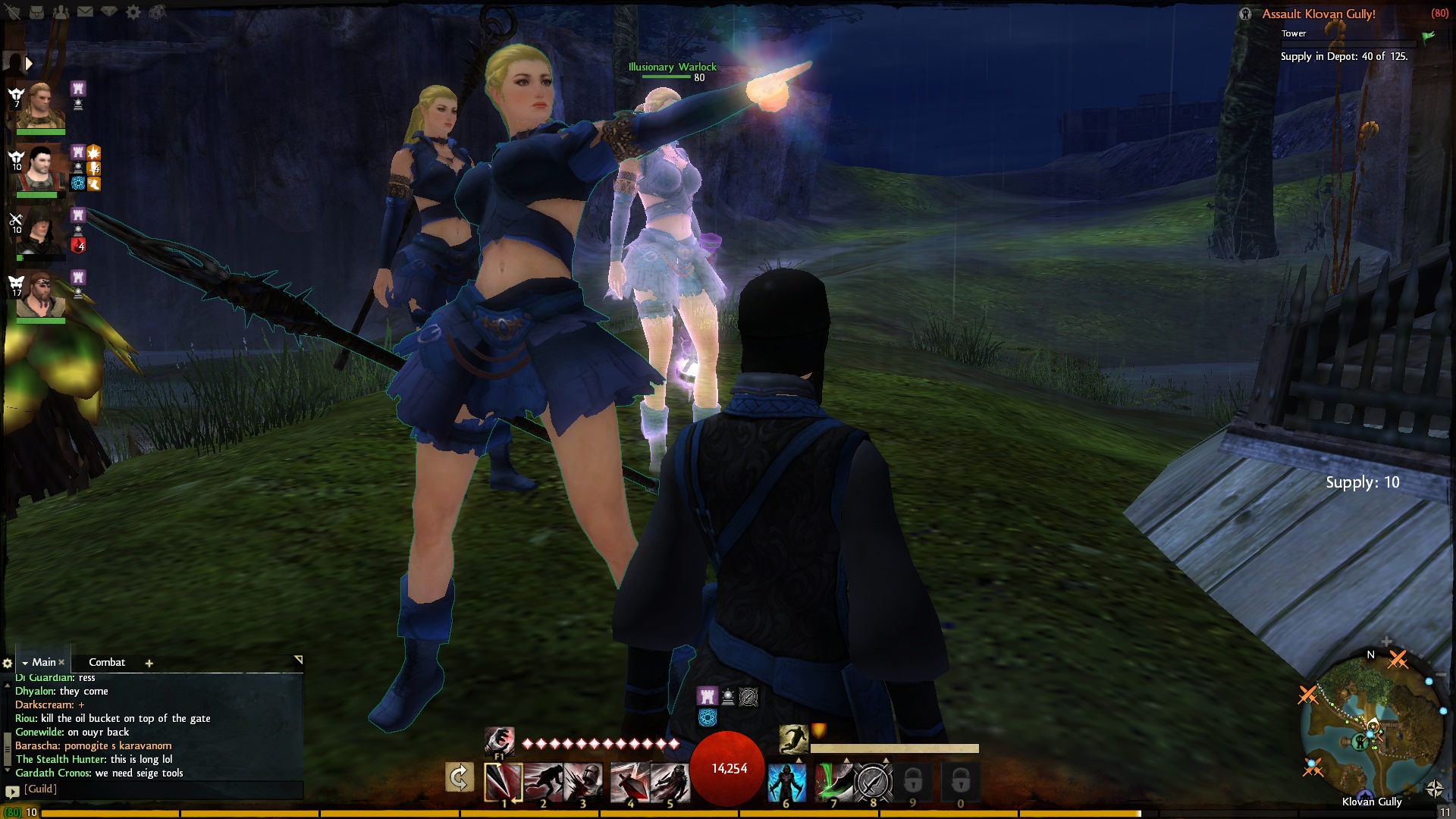Viewport: 1456px width, 819px height.
Task: Activate the Steal F1 ability
Action: tap(499, 740)
